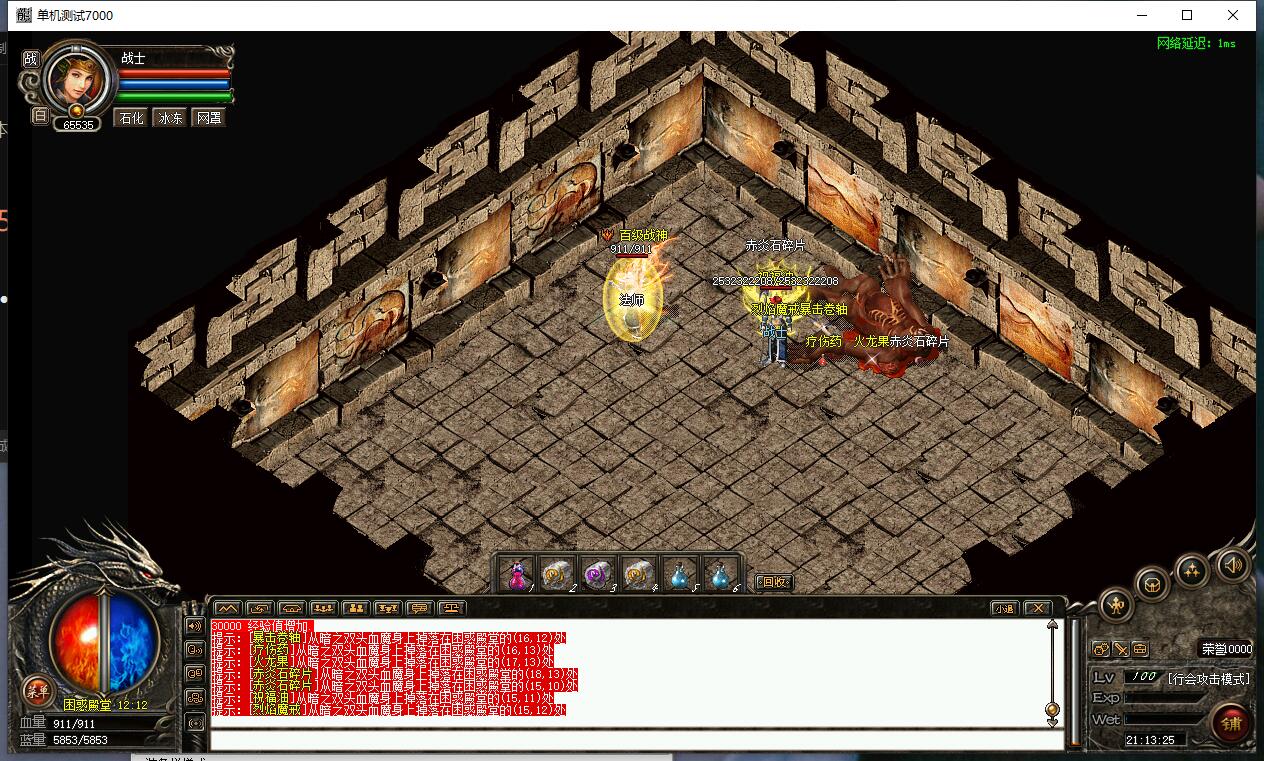The image size is (1264, 761).
Task: Click the speaker chat channel button by the log
Action: pyautogui.click(x=194, y=625)
